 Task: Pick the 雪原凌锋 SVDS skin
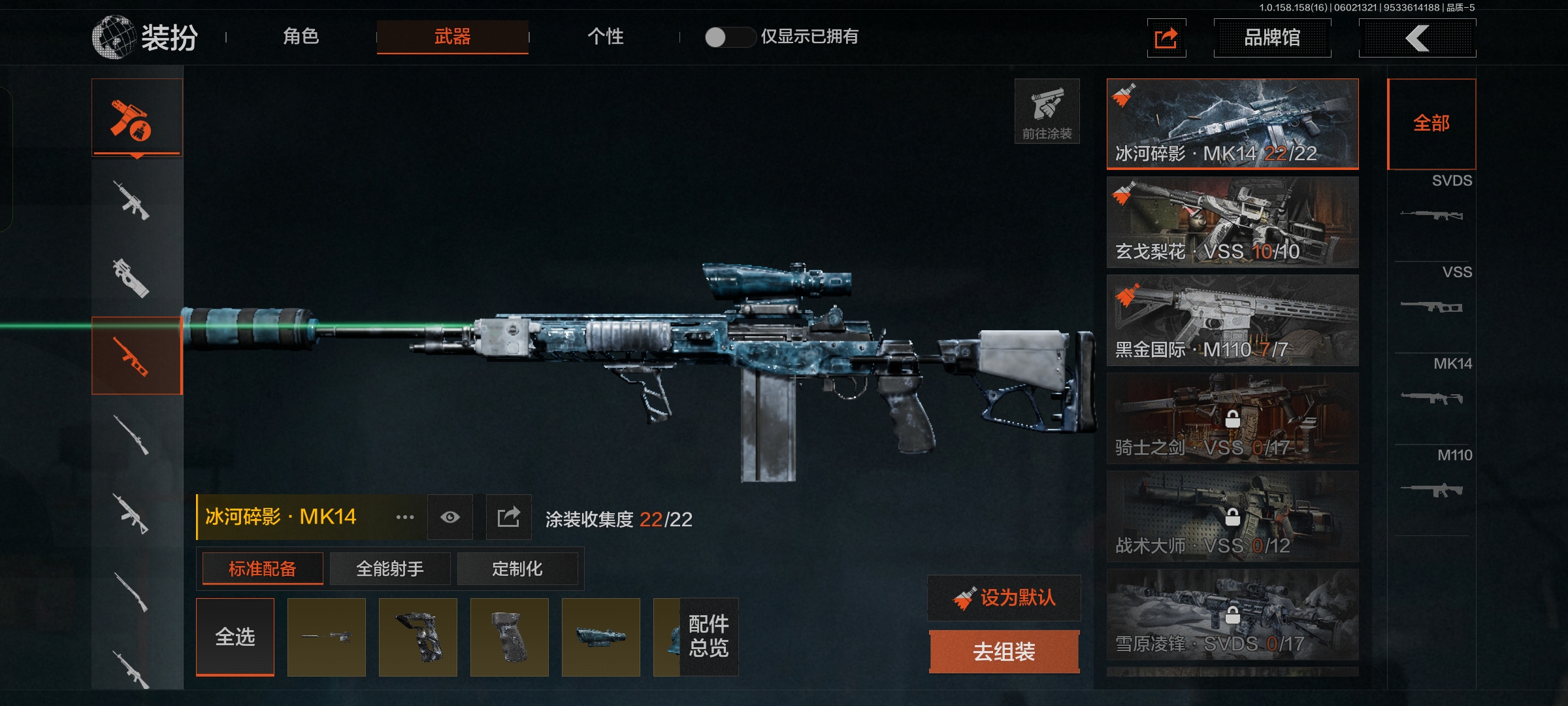point(1232,614)
